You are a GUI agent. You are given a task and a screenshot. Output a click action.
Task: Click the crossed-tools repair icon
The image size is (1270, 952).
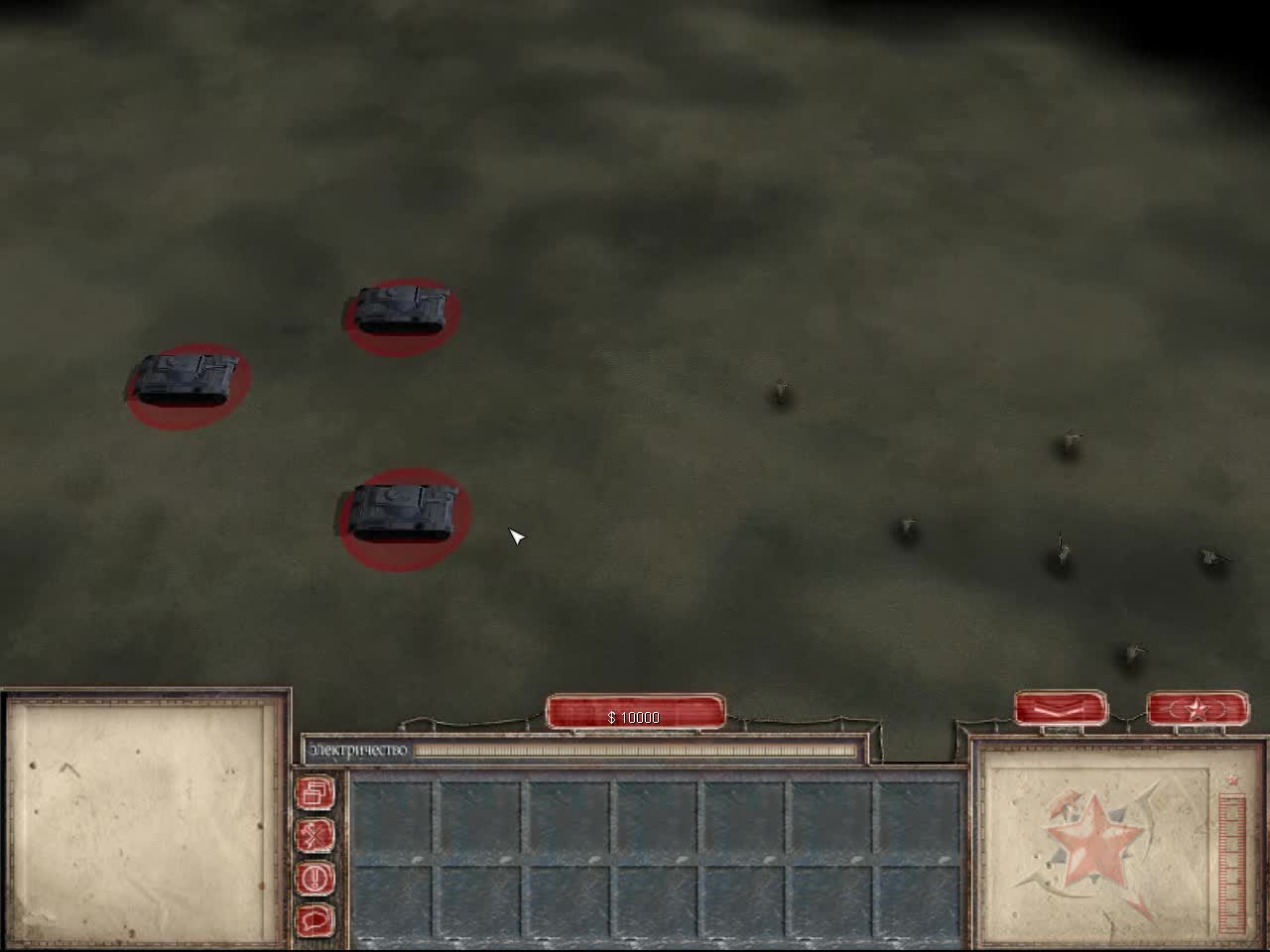[x=316, y=836]
